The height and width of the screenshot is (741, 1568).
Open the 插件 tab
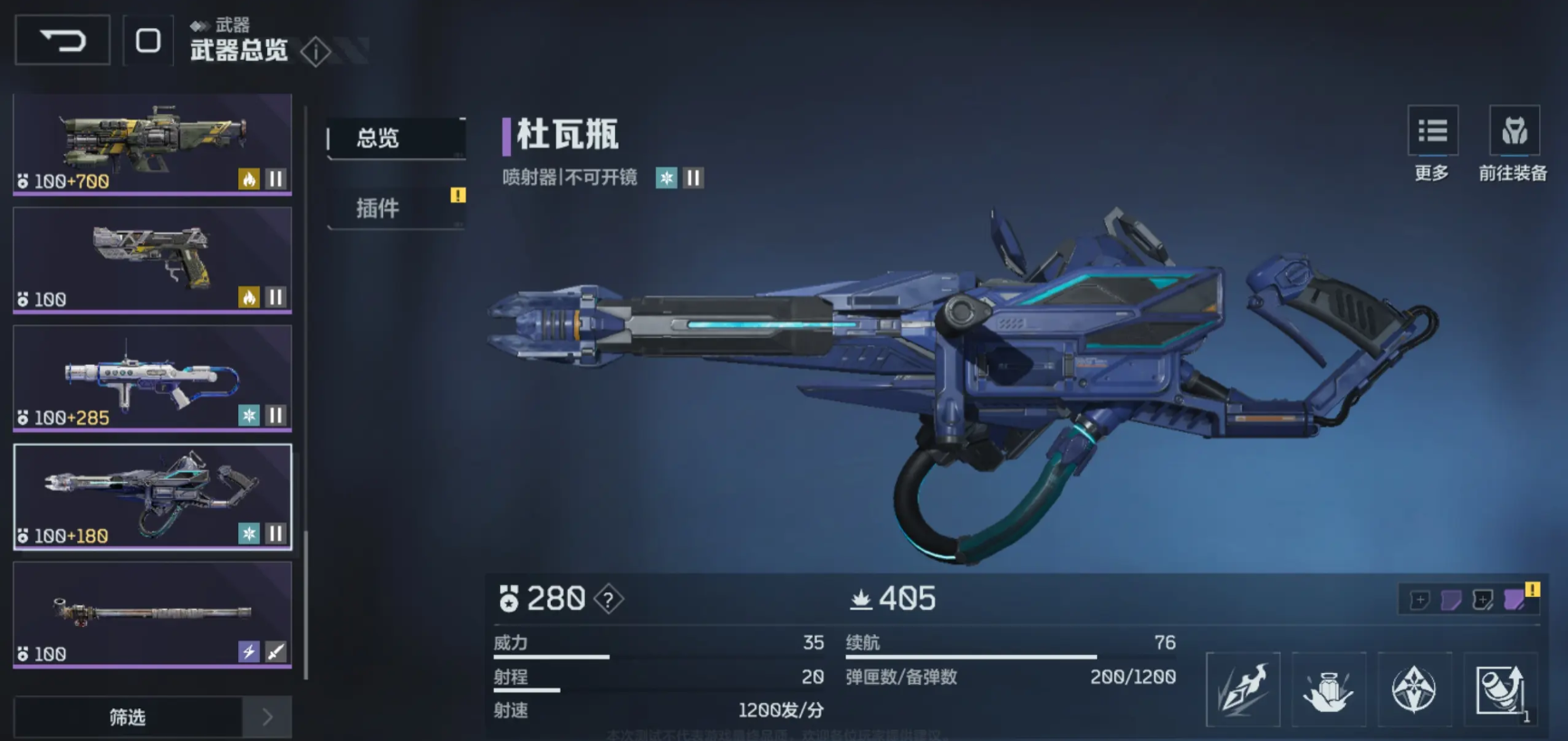click(395, 208)
